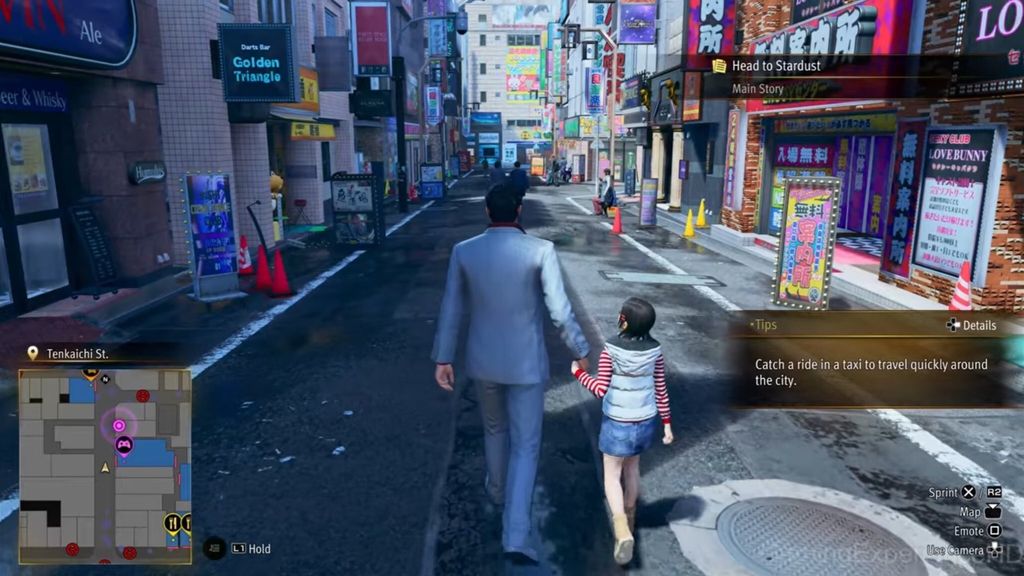Screen dimensions: 1024x576
Task: Select the arcade gamepad marker on the minimap
Action: click(124, 445)
